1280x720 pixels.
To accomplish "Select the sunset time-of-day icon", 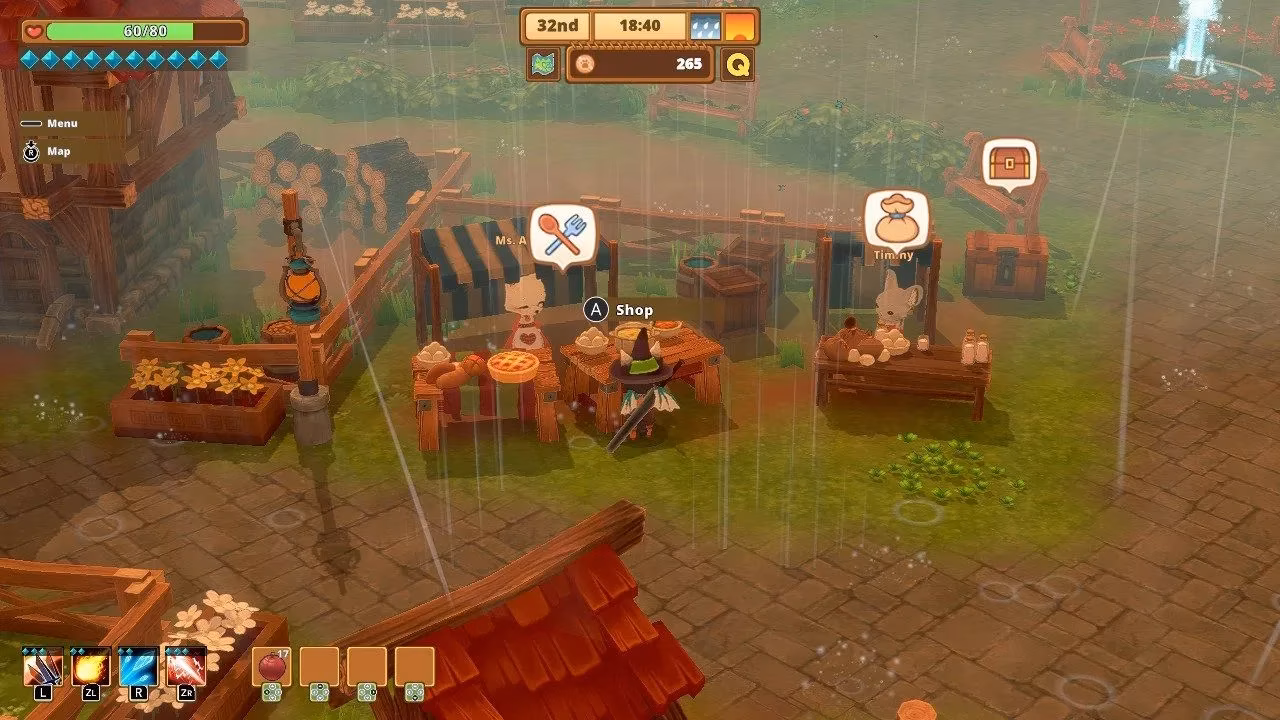I will point(739,26).
